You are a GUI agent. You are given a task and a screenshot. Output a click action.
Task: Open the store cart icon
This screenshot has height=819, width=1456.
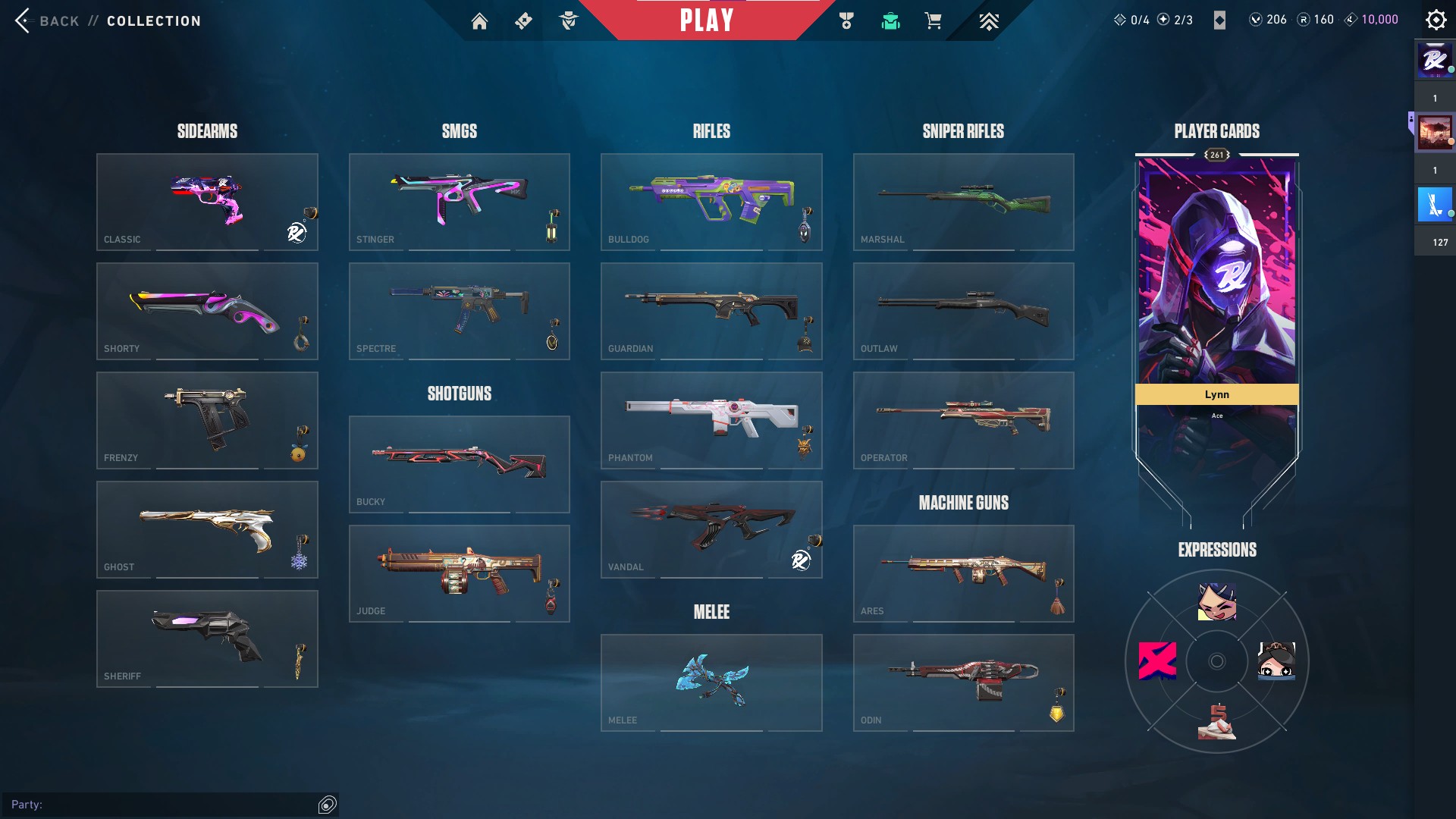(x=933, y=21)
